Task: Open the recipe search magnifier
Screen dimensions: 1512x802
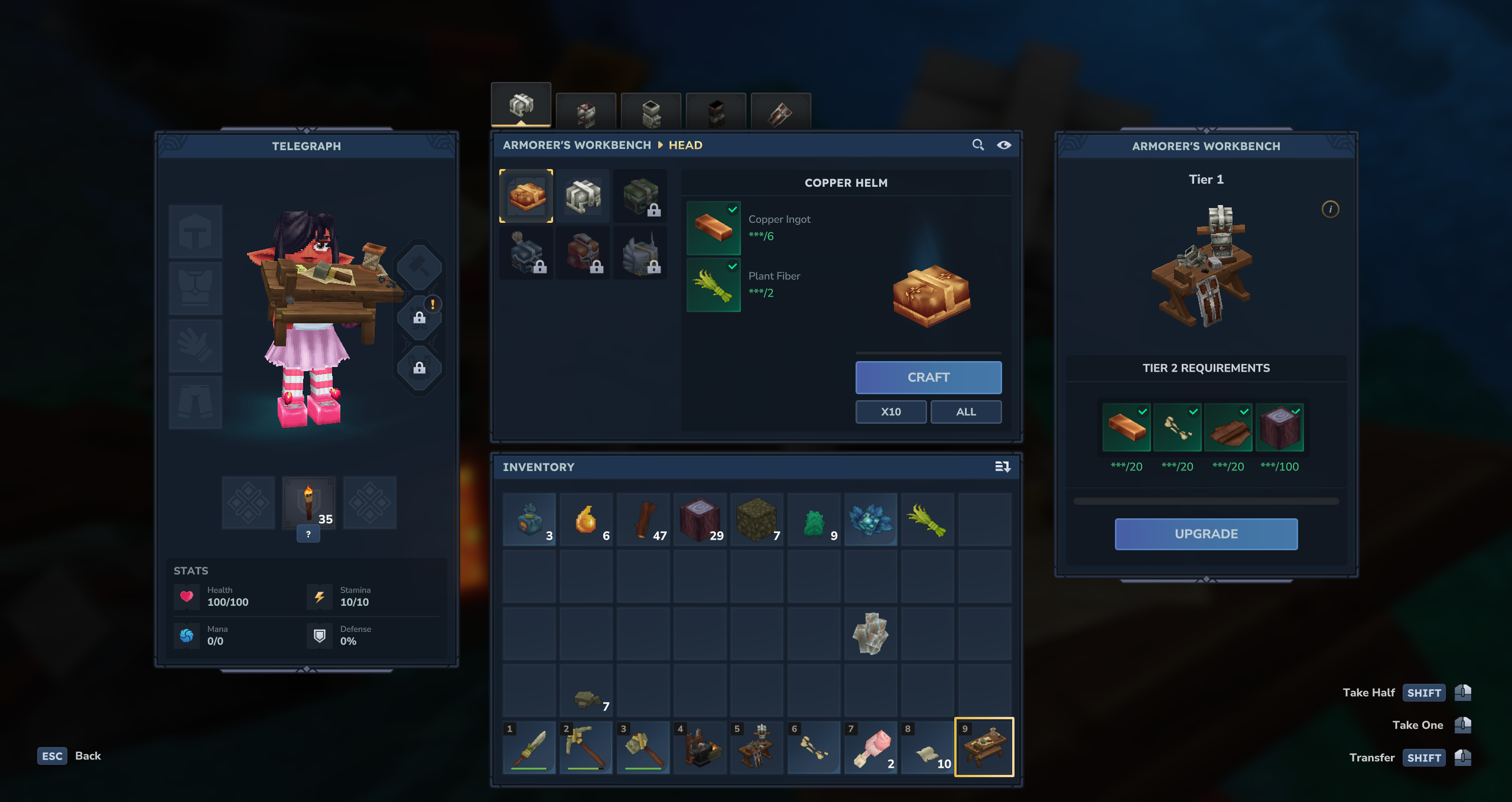Action: click(x=978, y=145)
